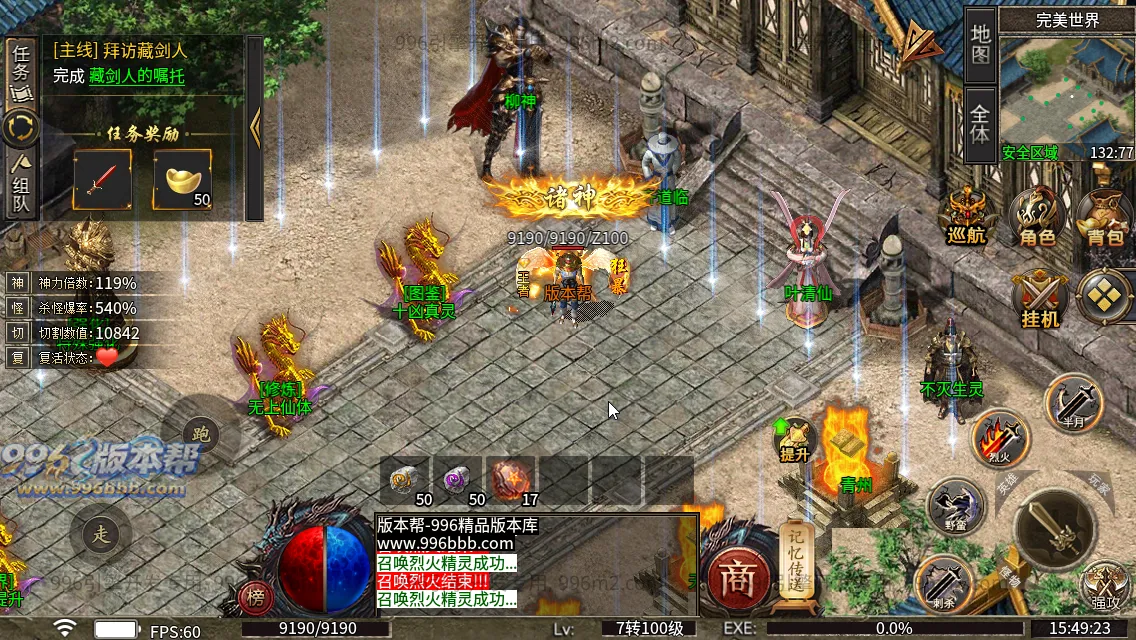1136x640 pixels.
Task: Open the 背包 bag inventory
Action: (x=1104, y=216)
